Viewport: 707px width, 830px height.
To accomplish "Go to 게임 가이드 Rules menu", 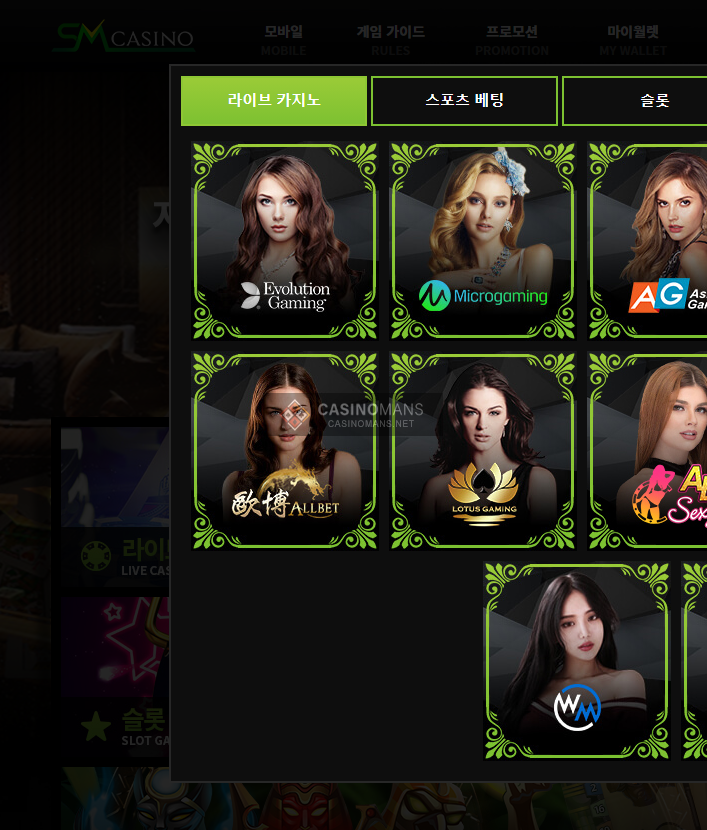I will coord(391,40).
